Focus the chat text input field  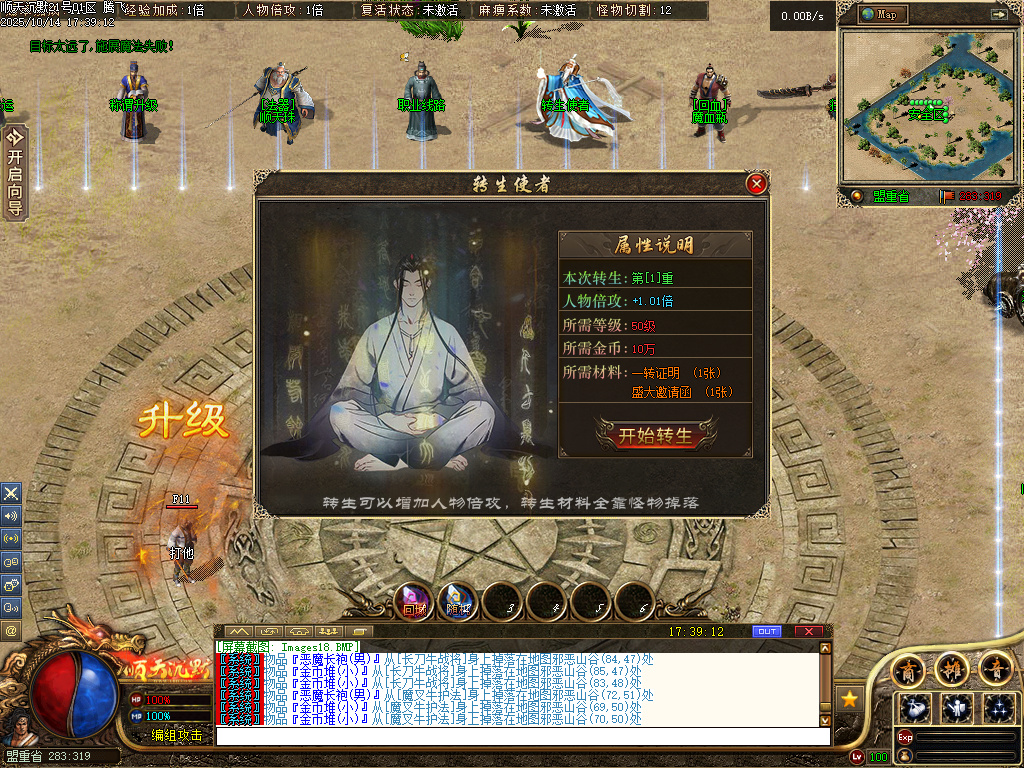520,736
